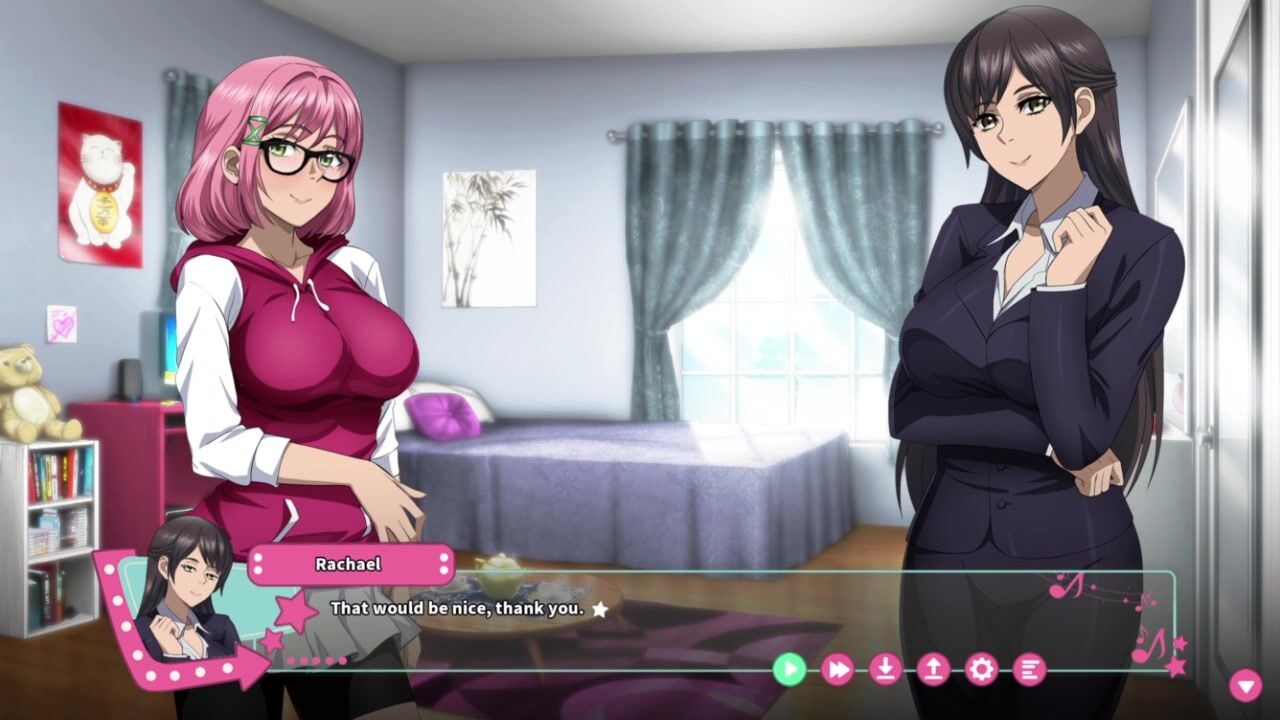Screen dimensions: 1280x720
Task: Click the save game download-arrow icon
Action: (885, 669)
